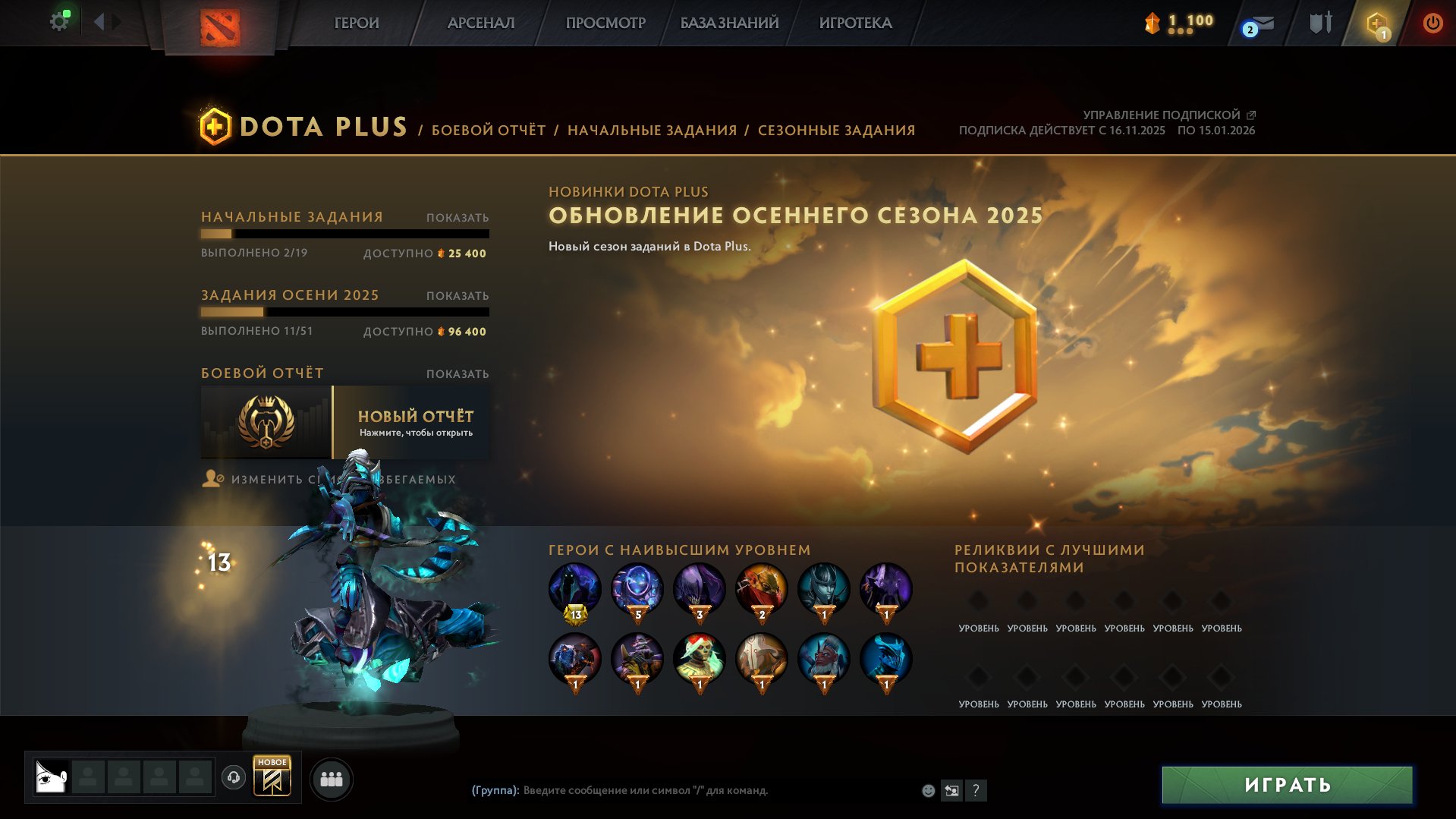
Task: Expand the Боевой отчёт section
Action: (x=456, y=373)
